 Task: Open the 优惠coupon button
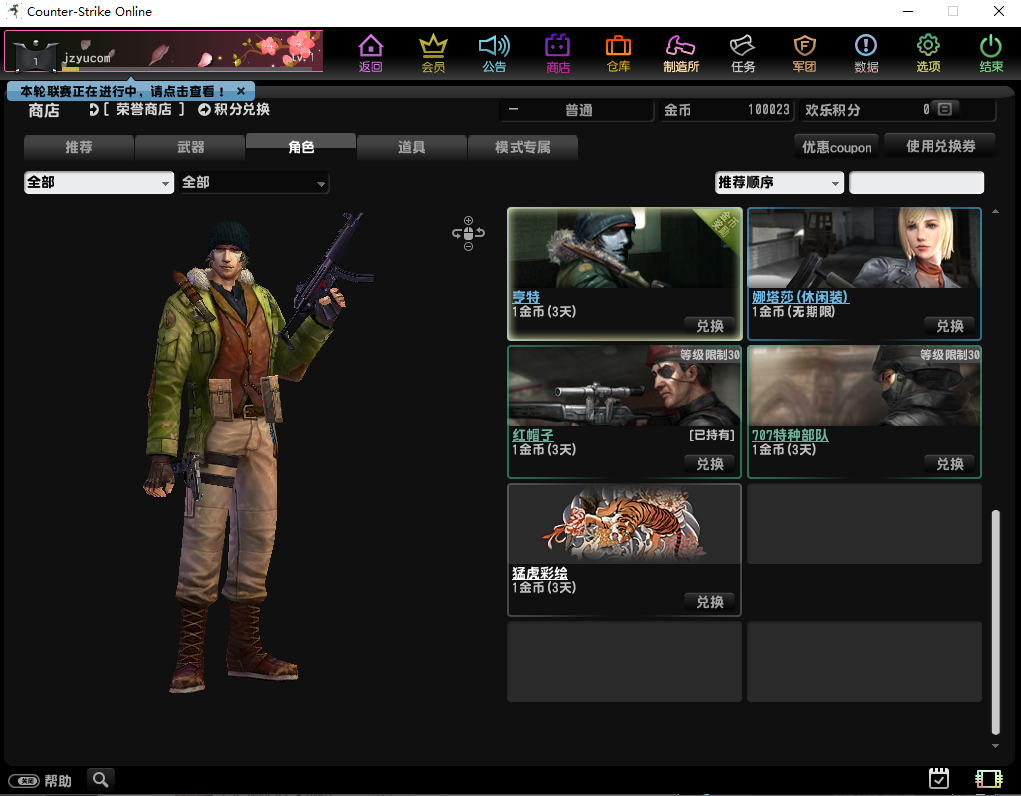point(836,147)
